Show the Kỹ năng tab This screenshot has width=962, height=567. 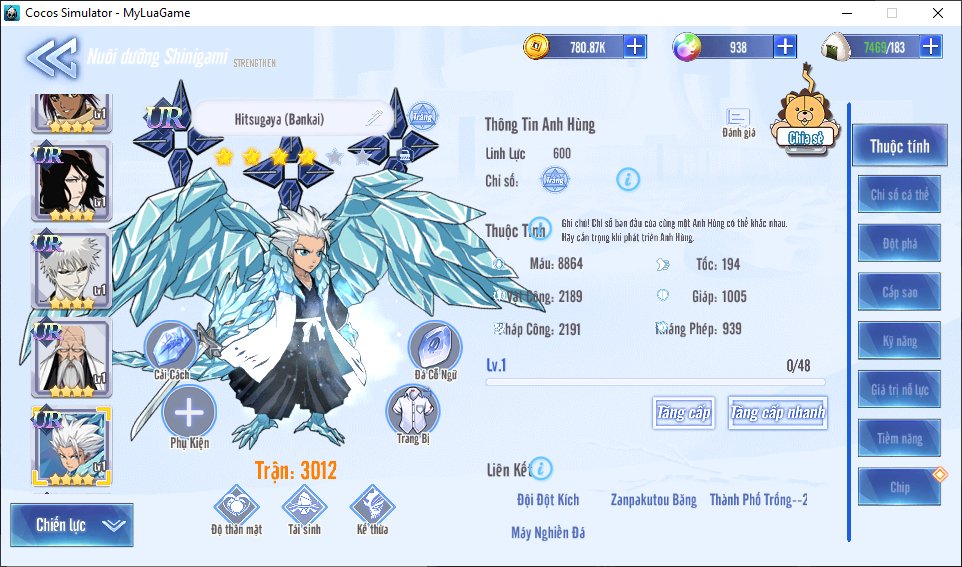(x=899, y=341)
